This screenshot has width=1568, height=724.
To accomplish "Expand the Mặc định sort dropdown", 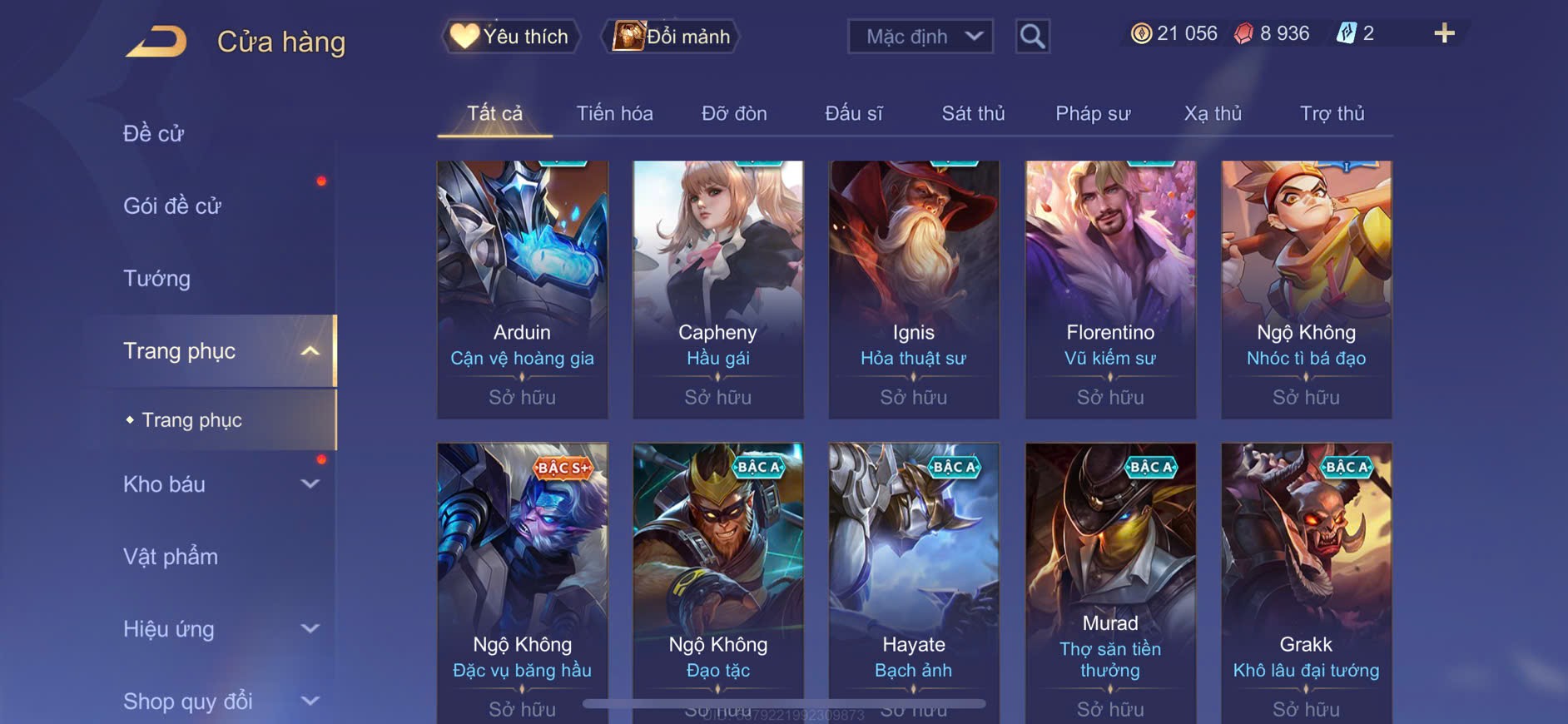I will (920, 37).
